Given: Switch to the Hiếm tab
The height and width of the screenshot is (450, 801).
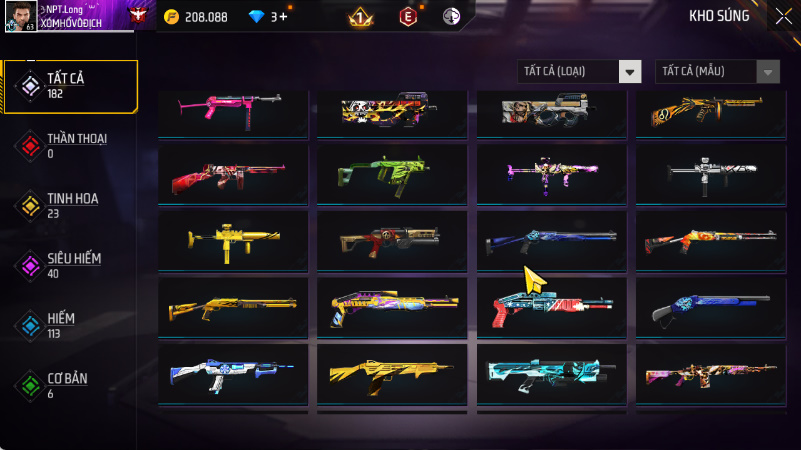Looking at the screenshot, I should coord(70,324).
